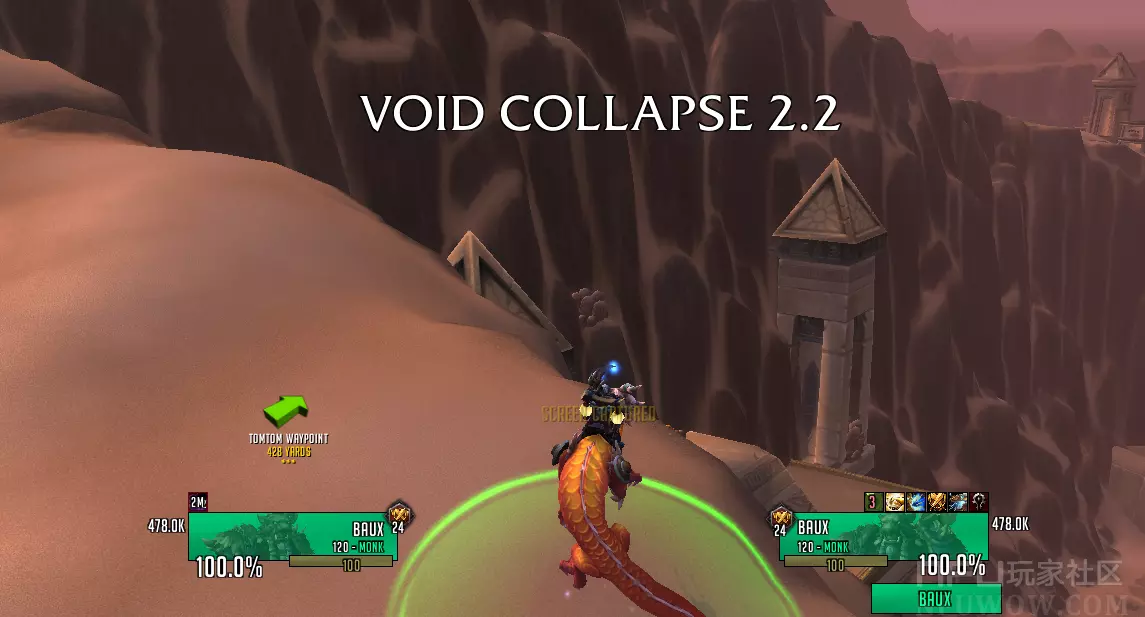This screenshot has width=1145, height=617.
Task: Click the golden fist buff icon
Action: click(894, 502)
